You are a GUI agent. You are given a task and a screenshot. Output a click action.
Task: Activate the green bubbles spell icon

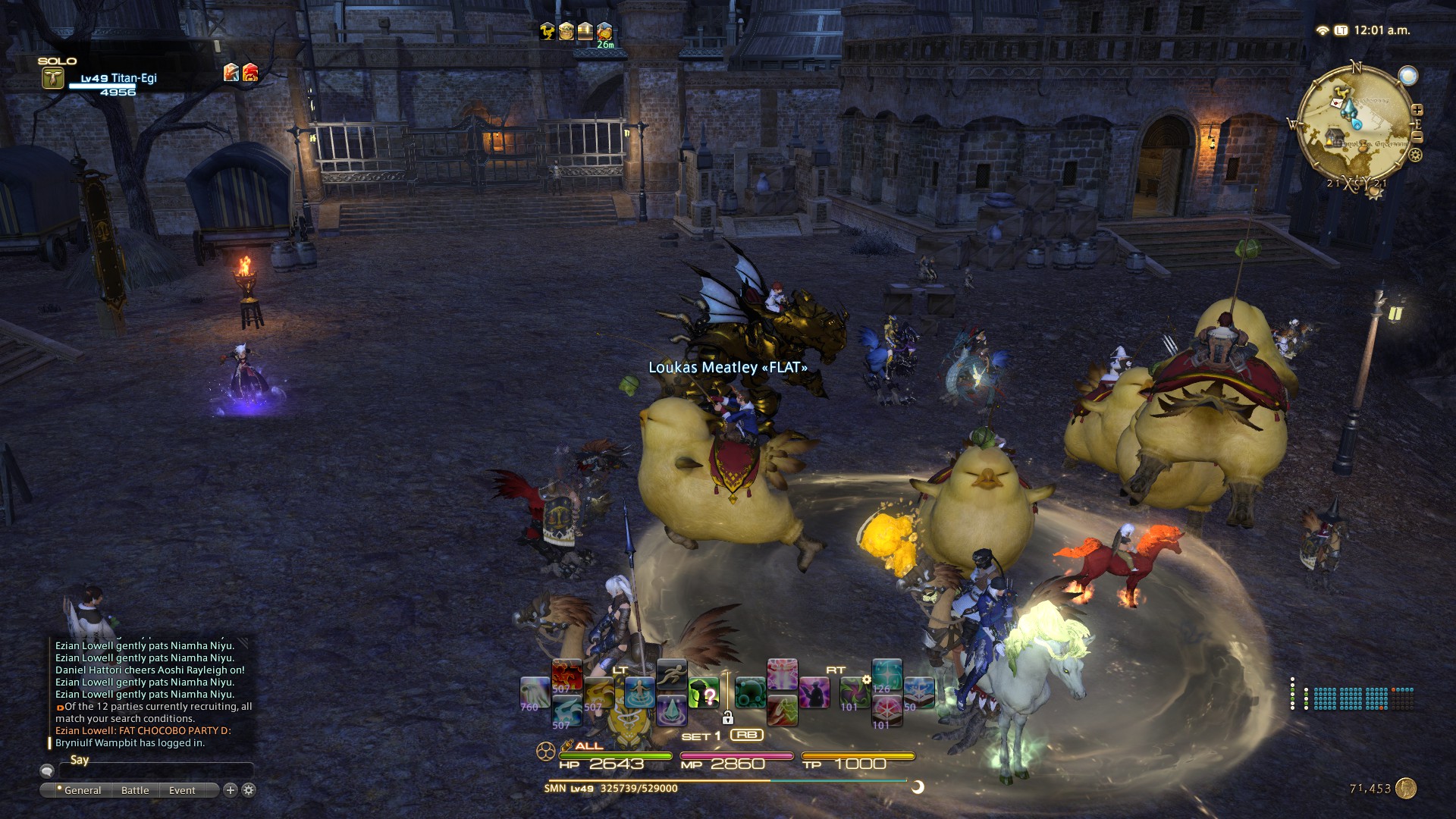click(750, 693)
